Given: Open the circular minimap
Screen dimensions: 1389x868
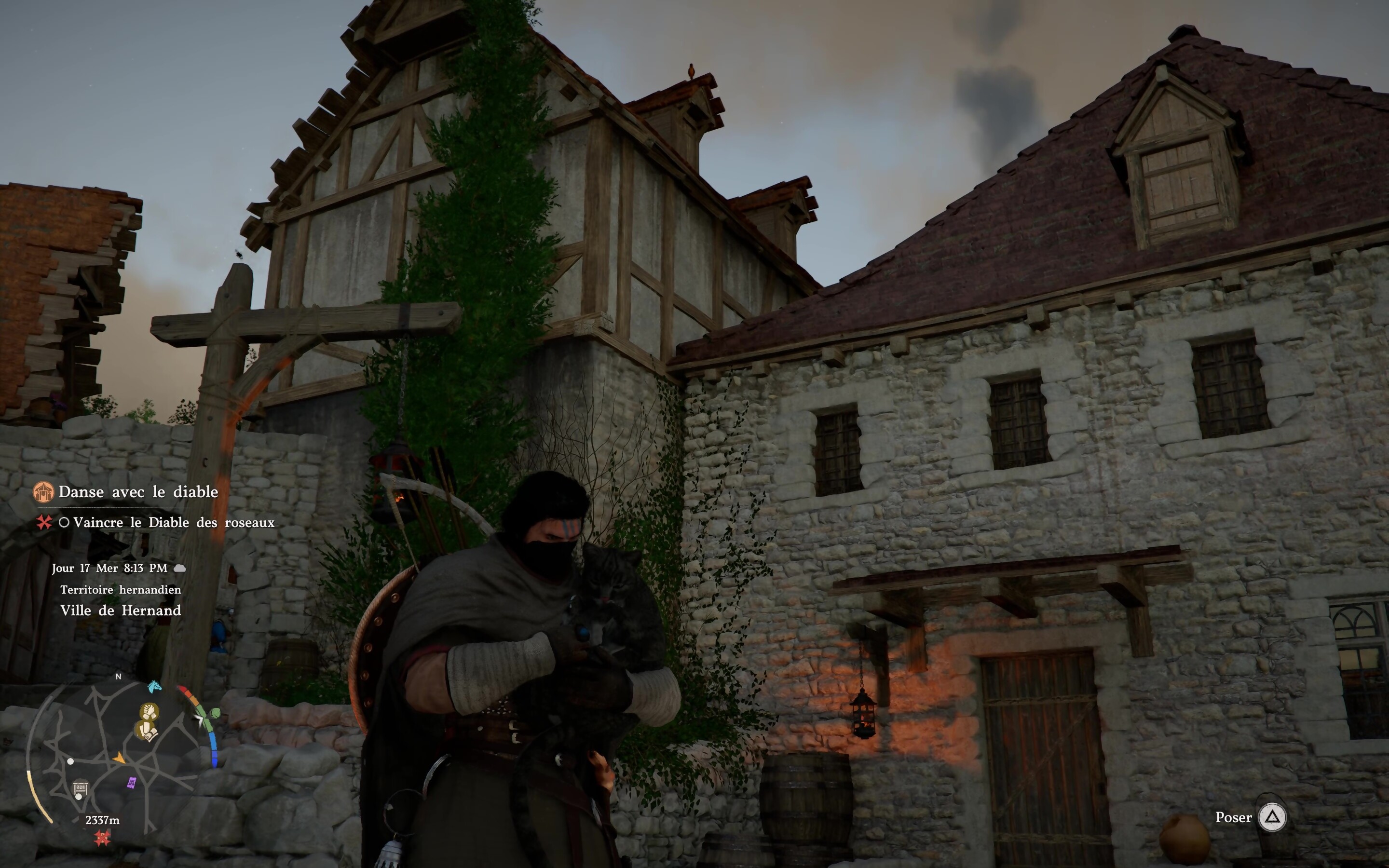Looking at the screenshot, I should click(x=115, y=757).
